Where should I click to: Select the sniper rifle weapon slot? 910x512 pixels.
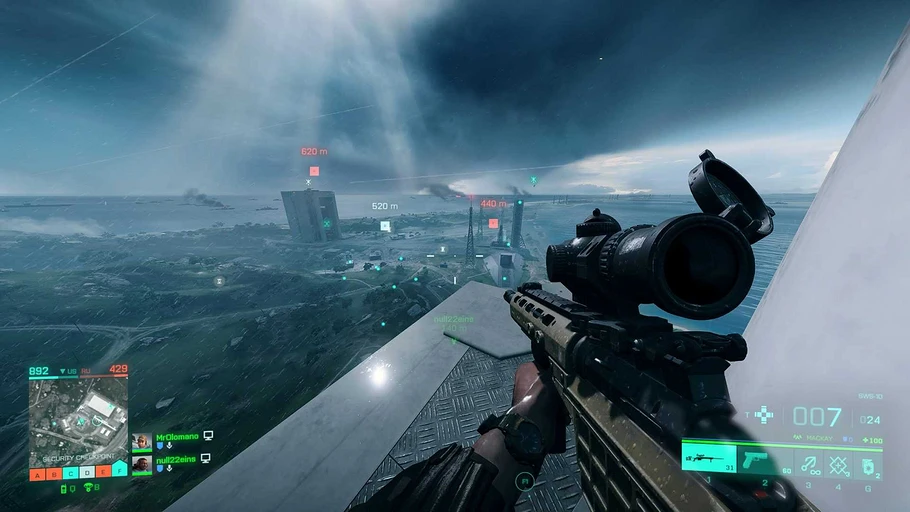[709, 458]
